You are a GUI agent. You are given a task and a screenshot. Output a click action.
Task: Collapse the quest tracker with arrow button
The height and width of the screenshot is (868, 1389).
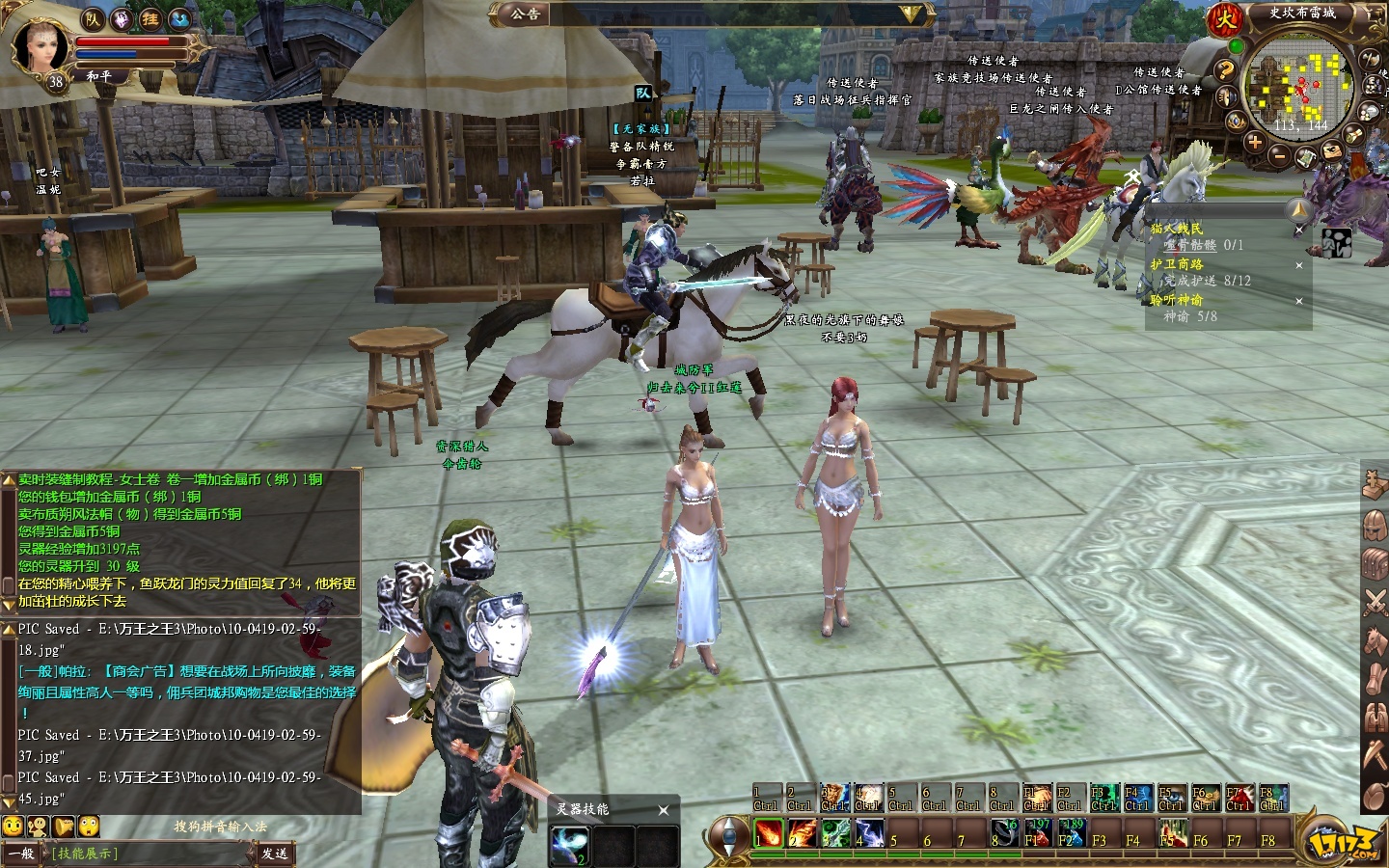(1299, 209)
